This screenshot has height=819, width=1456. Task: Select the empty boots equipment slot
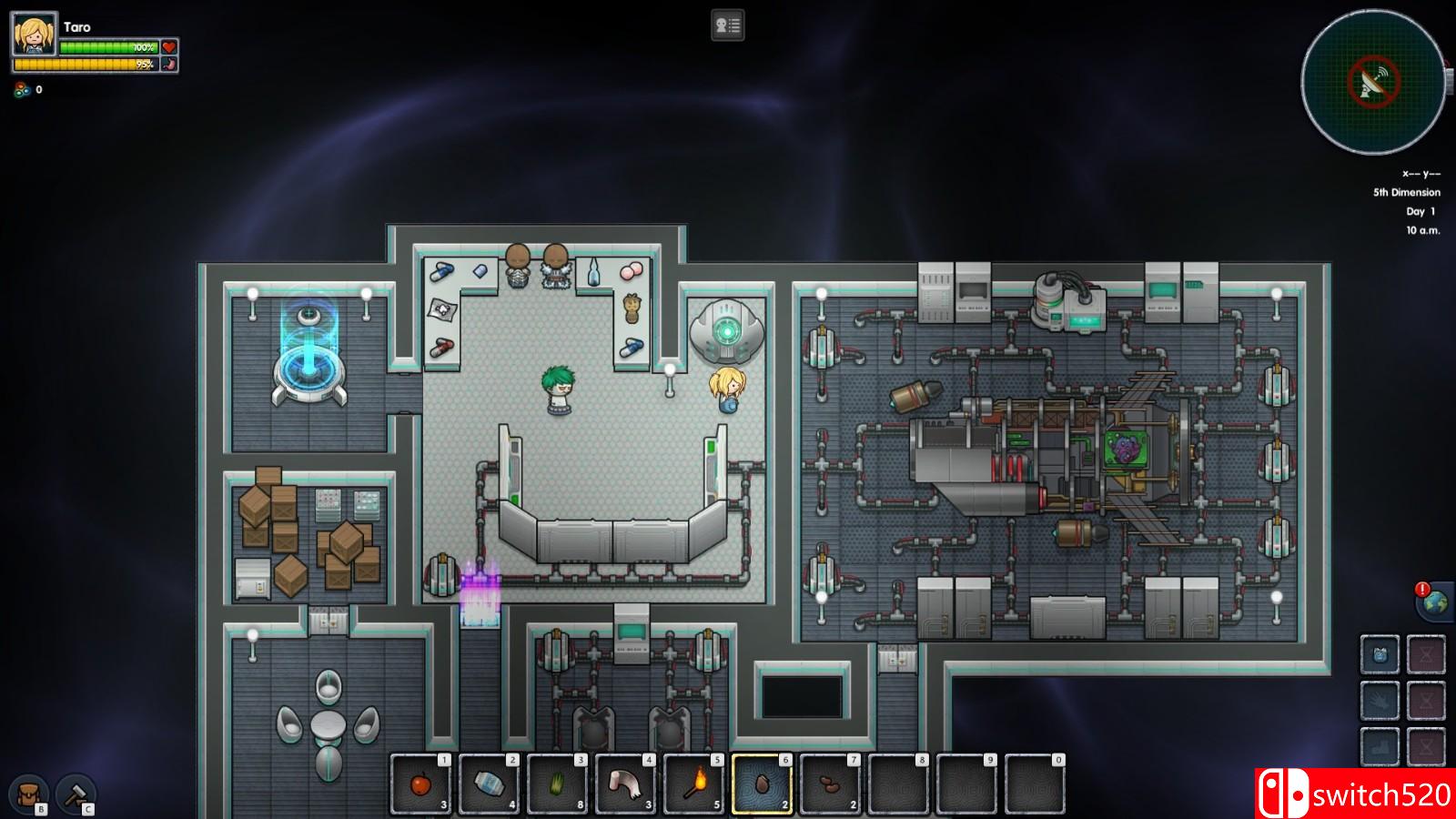tap(1380, 746)
